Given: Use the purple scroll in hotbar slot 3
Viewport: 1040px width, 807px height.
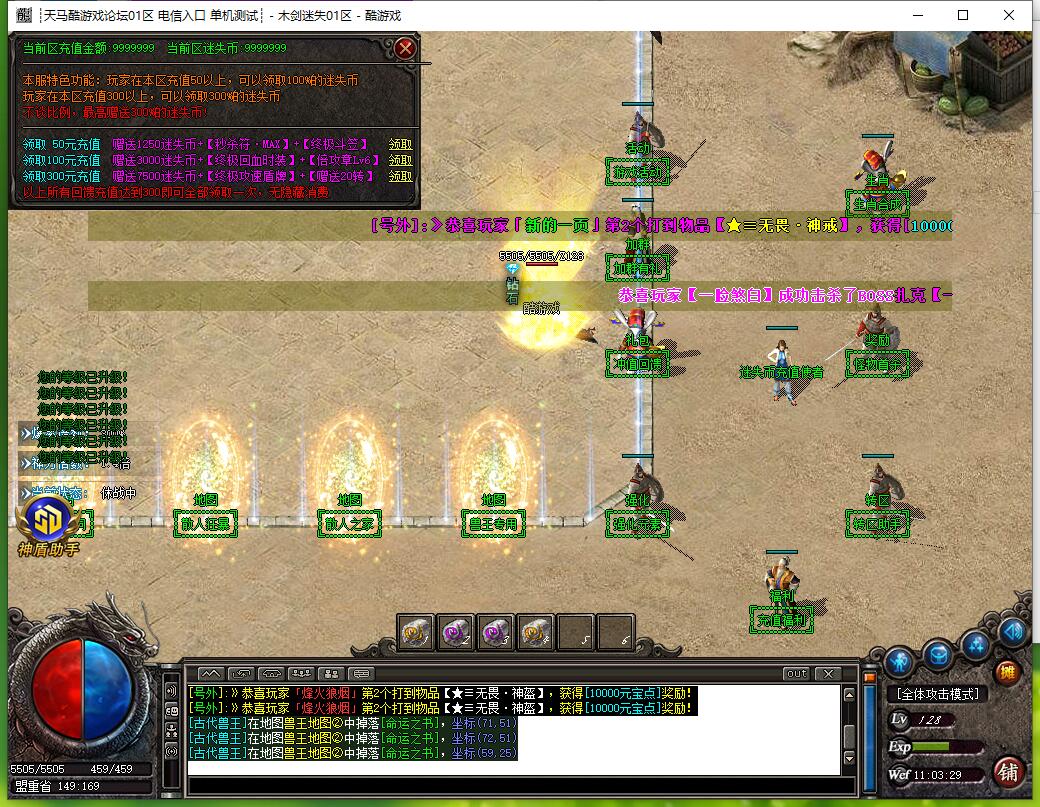Looking at the screenshot, I should [495, 631].
